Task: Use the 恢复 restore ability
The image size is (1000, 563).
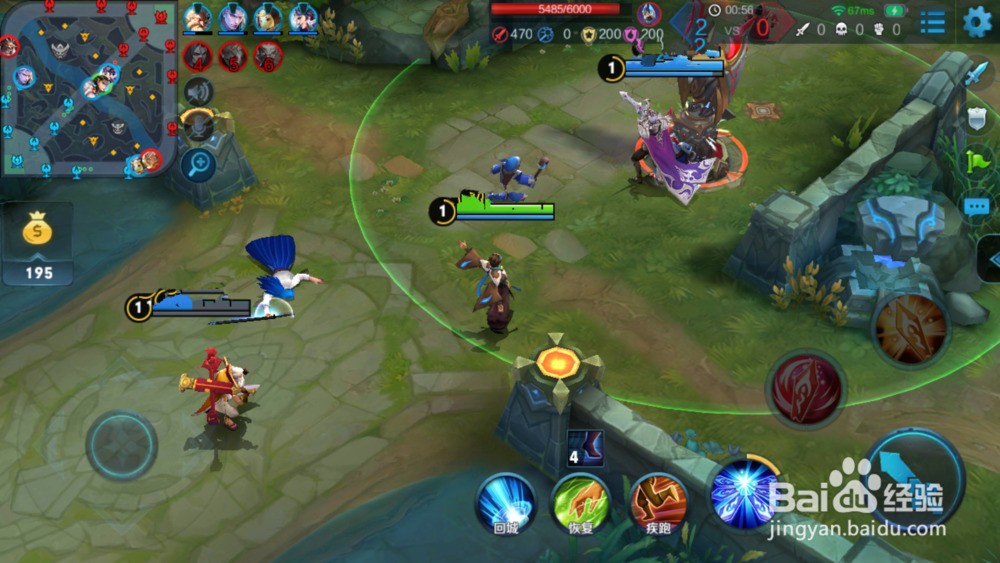Action: 581,501
